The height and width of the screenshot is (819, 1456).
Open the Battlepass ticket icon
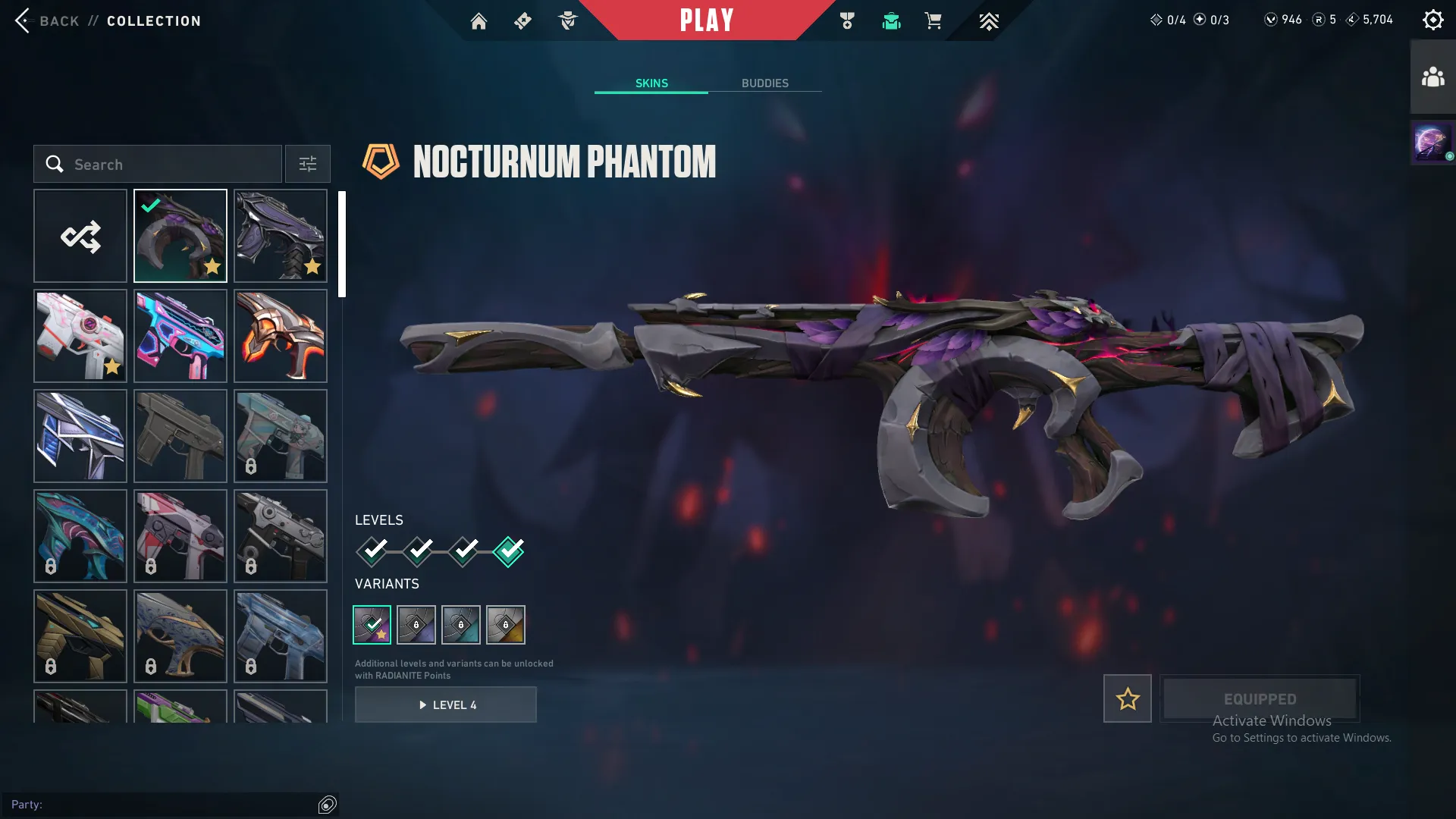pyautogui.click(x=522, y=20)
